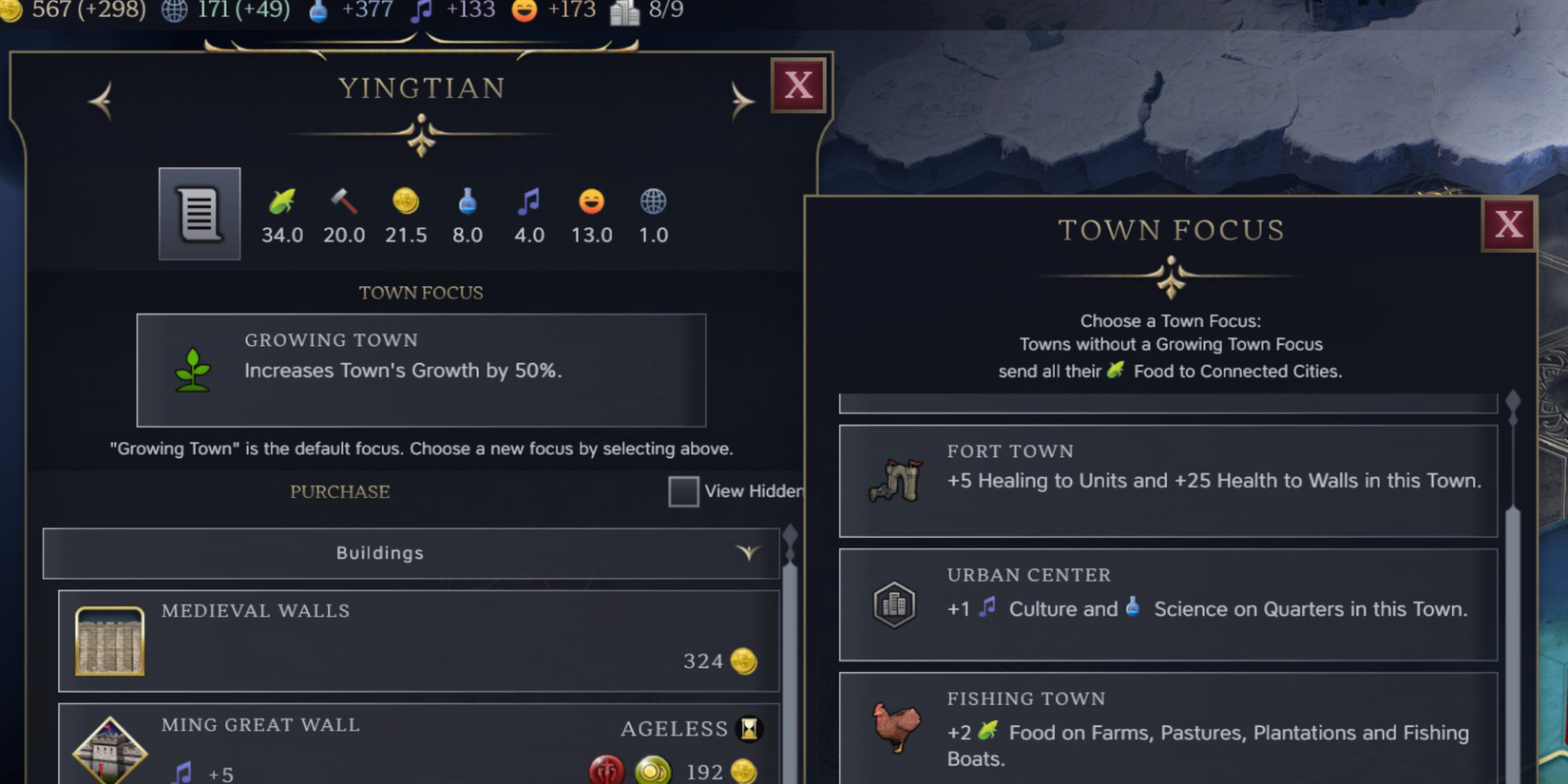Select the Urban Center focus
This screenshot has height=784, width=1568.
(1167, 605)
